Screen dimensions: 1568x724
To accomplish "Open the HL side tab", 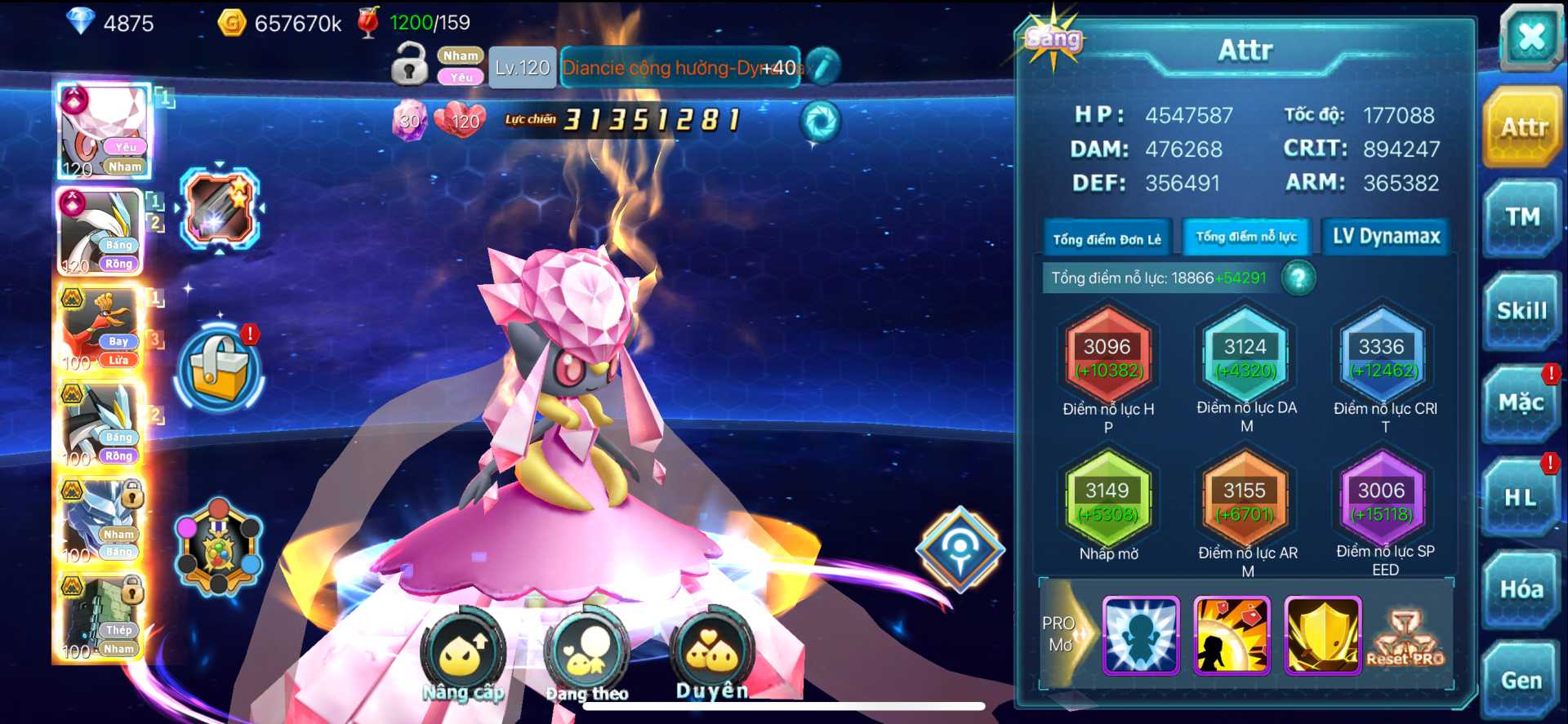I will (1521, 497).
